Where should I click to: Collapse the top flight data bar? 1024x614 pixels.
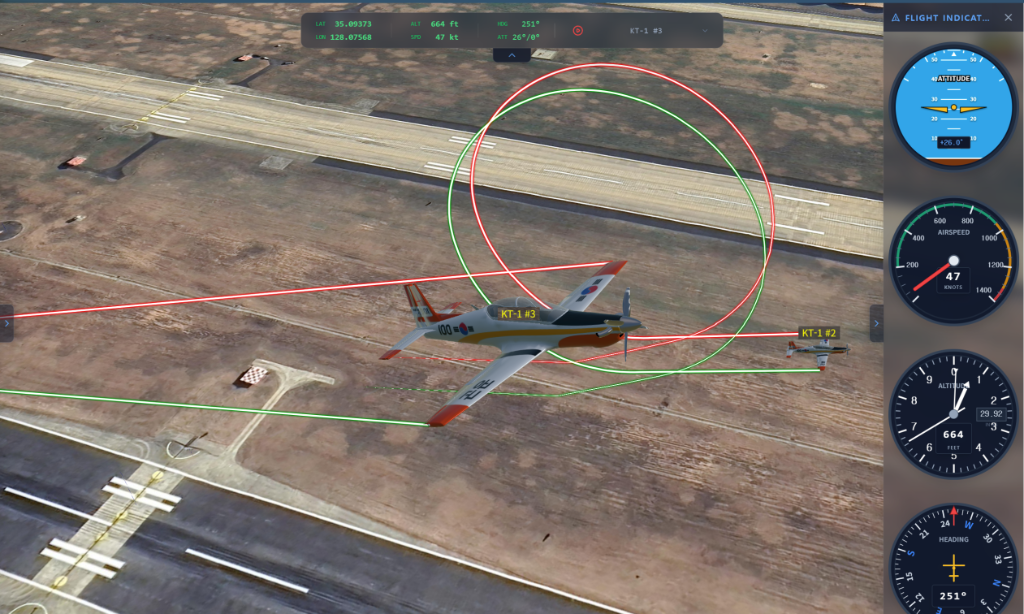(x=512, y=56)
